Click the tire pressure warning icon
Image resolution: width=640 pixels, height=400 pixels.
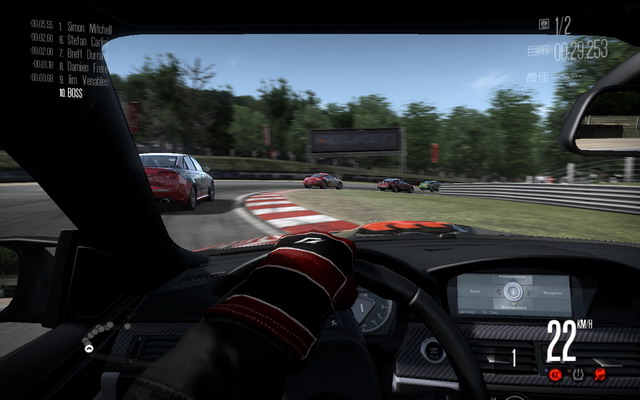point(577,374)
